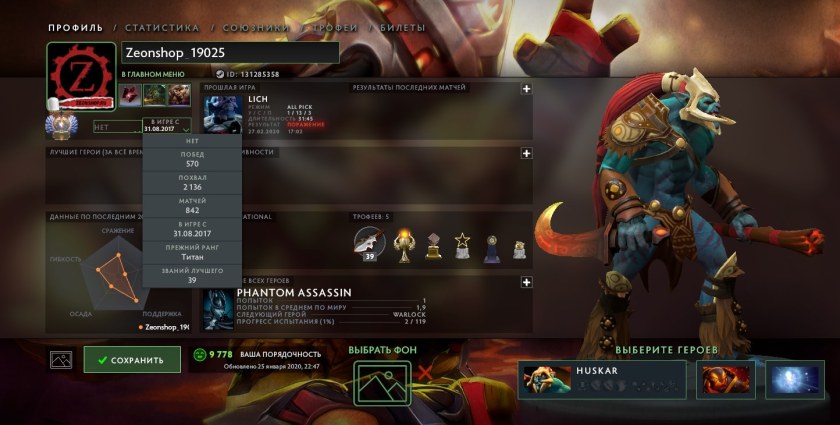Screen dimensions: 840x425
Task: Click the Zeonshop profile avatar
Action: tap(82, 74)
